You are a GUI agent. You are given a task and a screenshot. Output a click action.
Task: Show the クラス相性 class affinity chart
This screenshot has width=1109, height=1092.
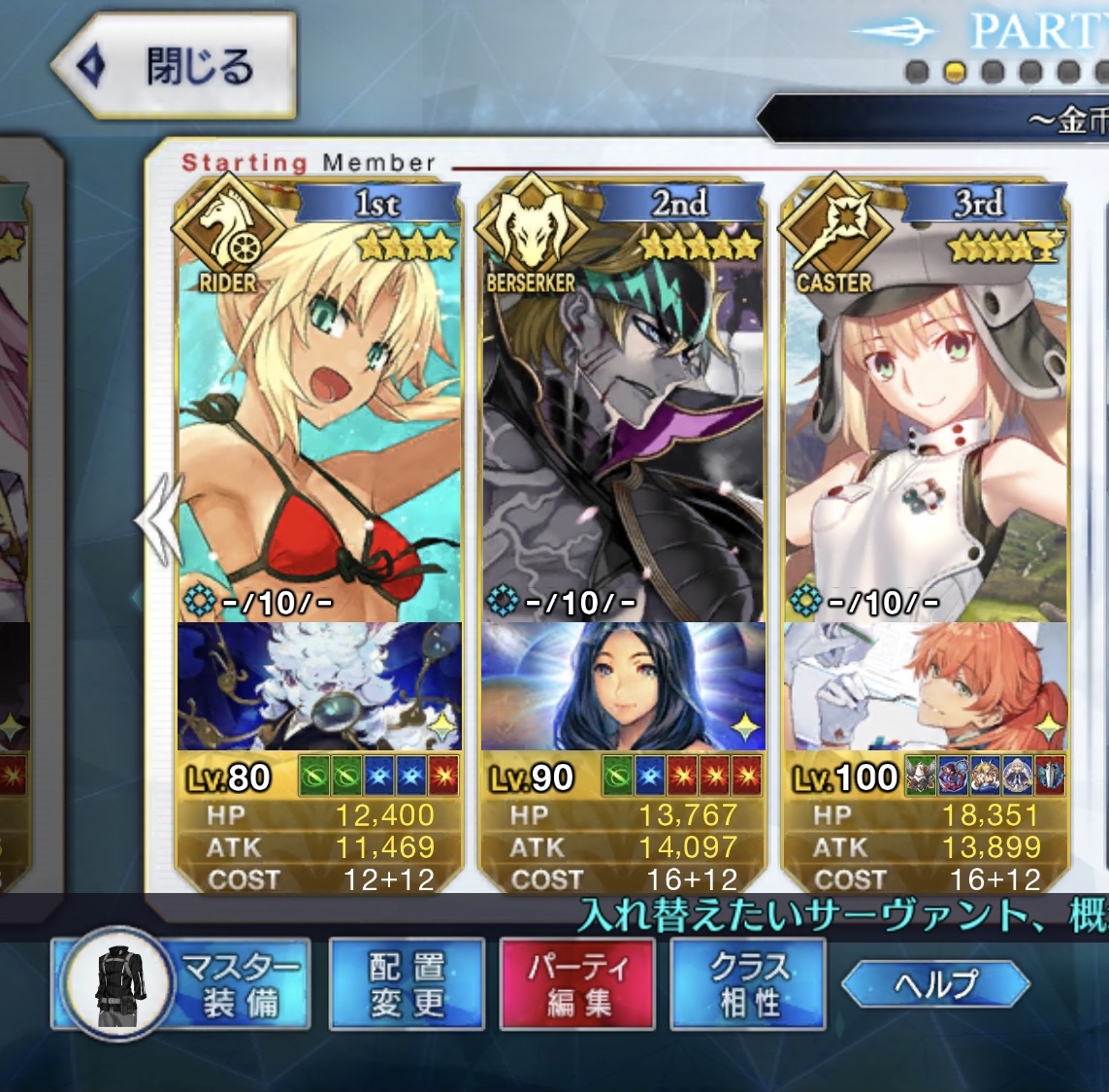coord(748,983)
